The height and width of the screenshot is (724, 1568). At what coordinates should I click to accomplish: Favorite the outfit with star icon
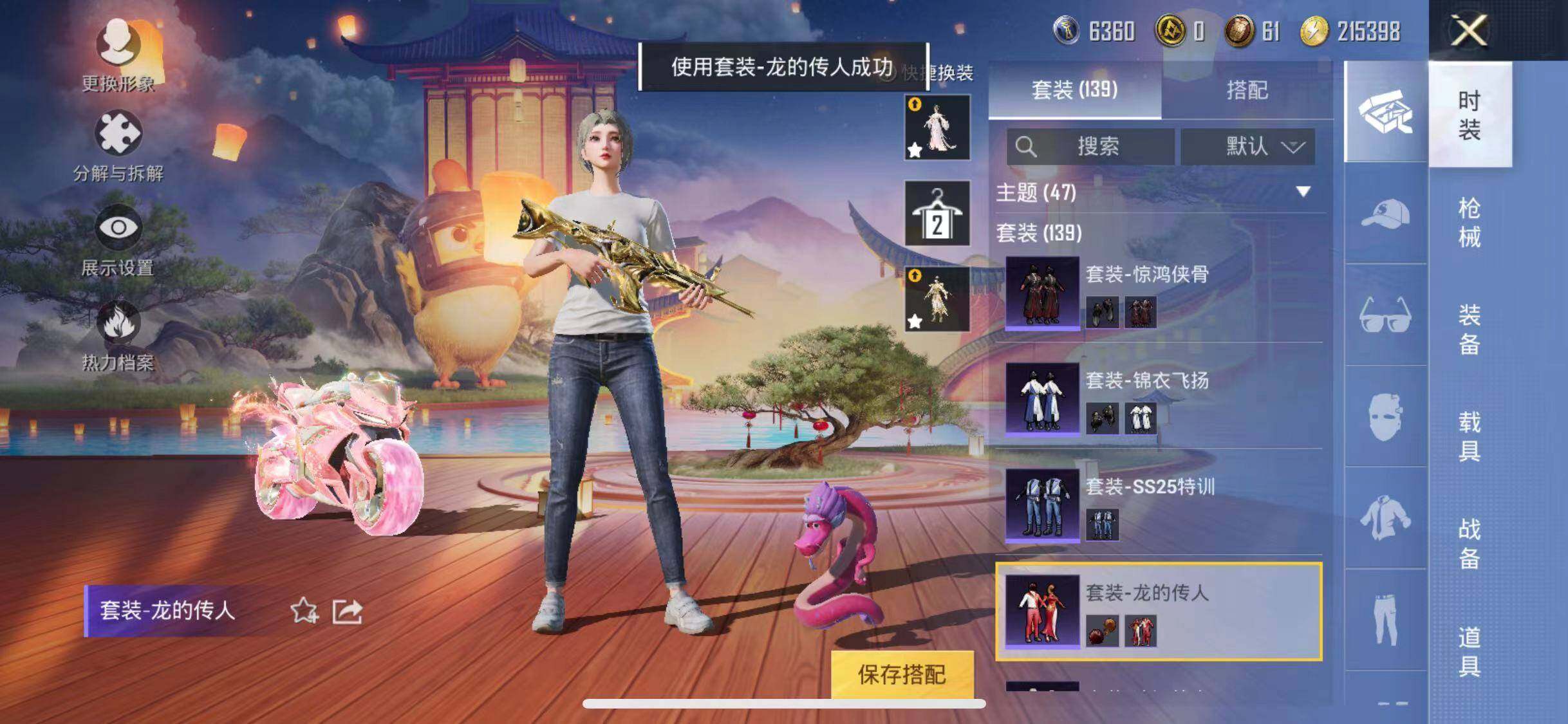(x=304, y=611)
